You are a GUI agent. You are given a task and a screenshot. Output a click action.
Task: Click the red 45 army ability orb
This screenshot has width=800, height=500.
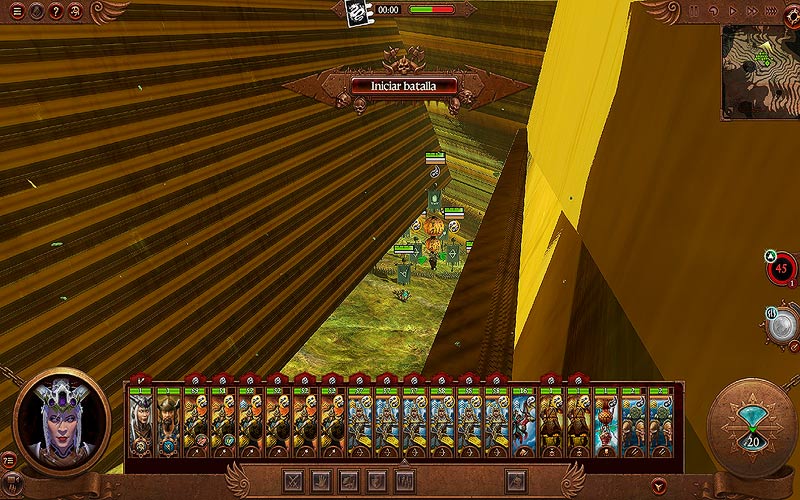[x=781, y=268]
